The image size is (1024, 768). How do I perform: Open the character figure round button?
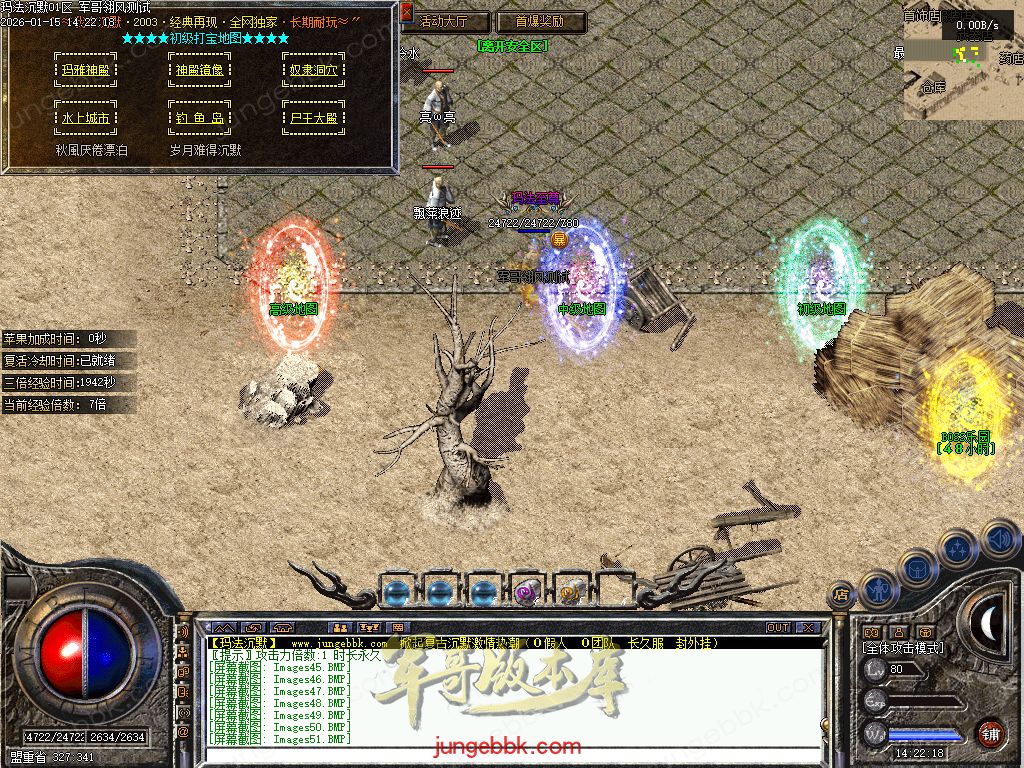pyautogui.click(x=878, y=590)
